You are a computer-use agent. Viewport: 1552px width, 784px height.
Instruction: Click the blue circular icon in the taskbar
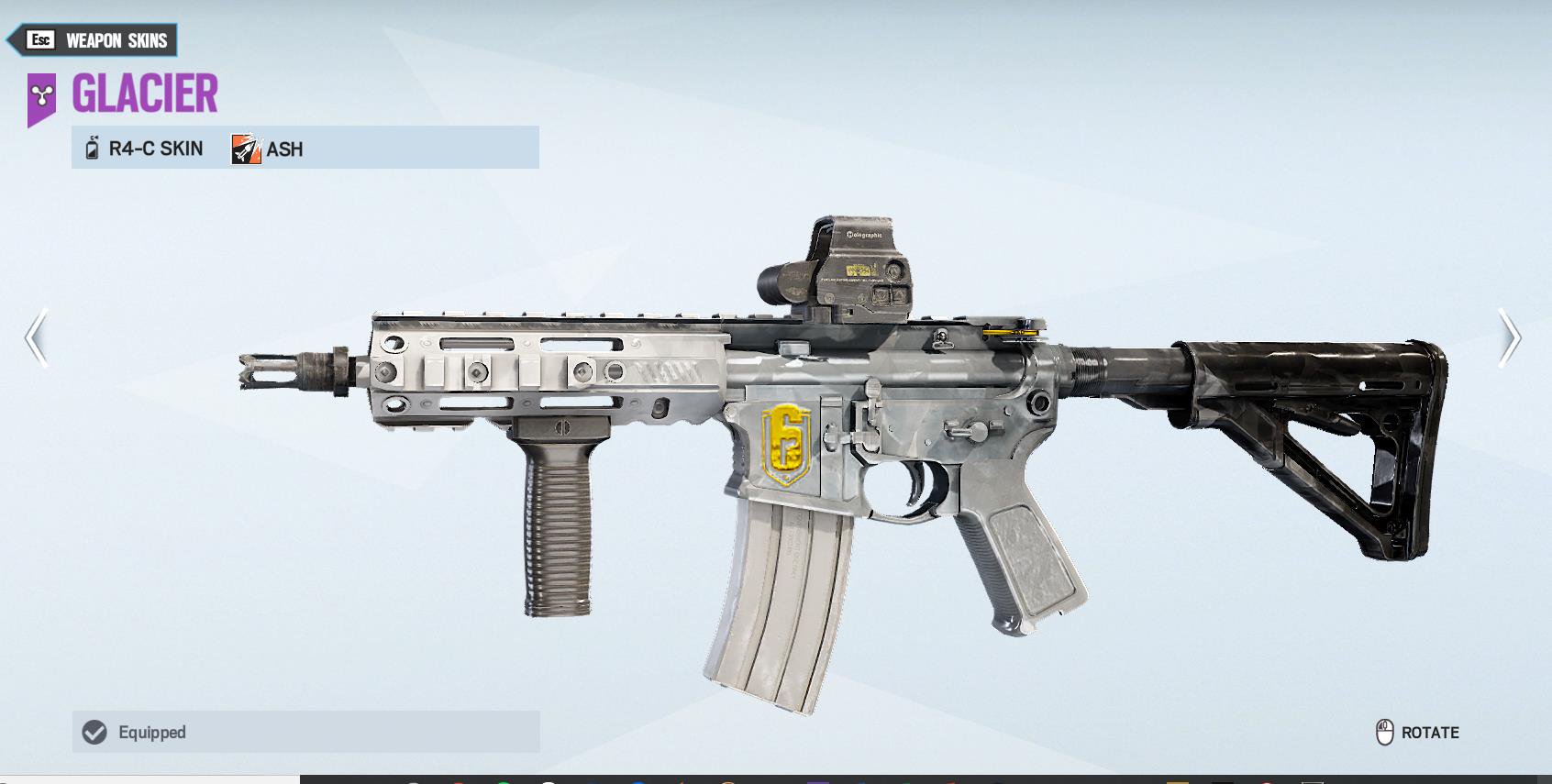[639, 779]
